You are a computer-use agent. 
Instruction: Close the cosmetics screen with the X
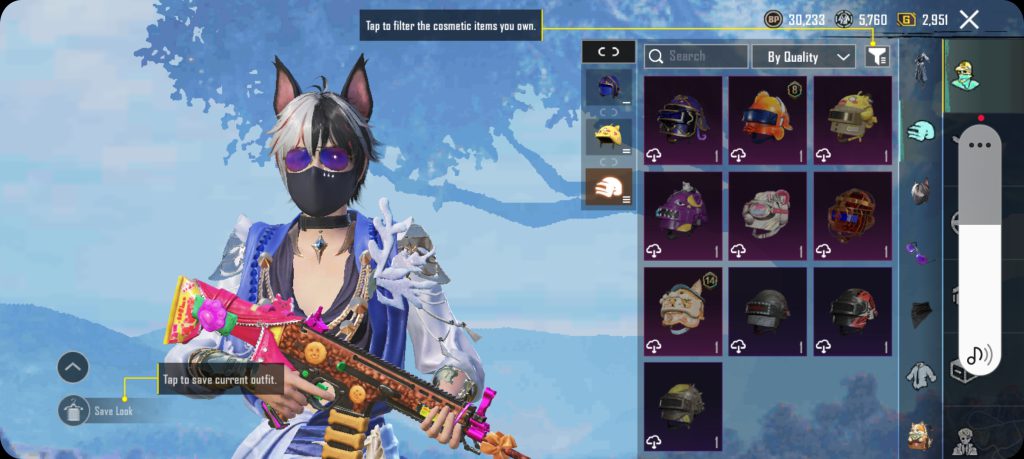click(968, 19)
